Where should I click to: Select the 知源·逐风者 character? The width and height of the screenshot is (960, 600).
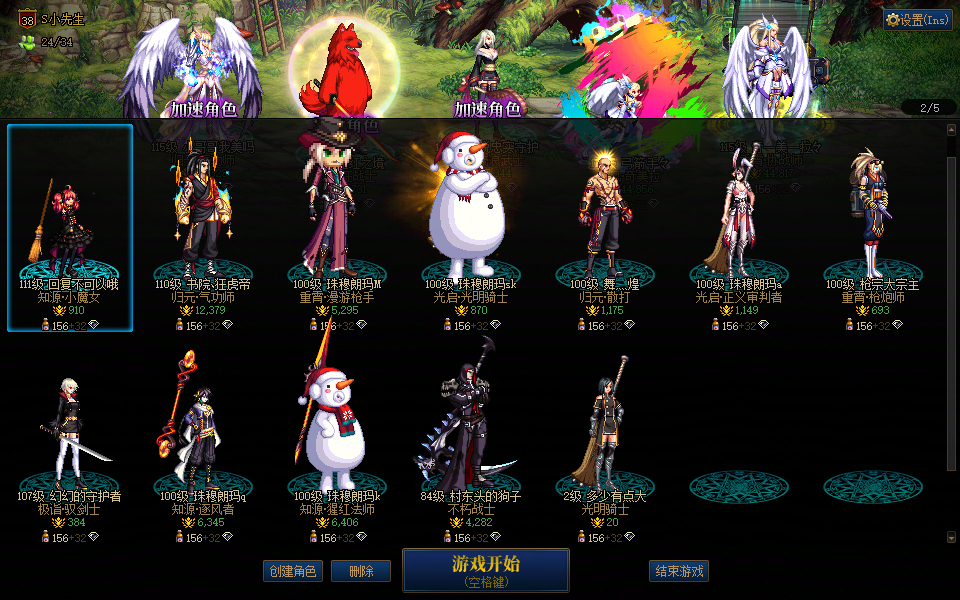coord(203,440)
